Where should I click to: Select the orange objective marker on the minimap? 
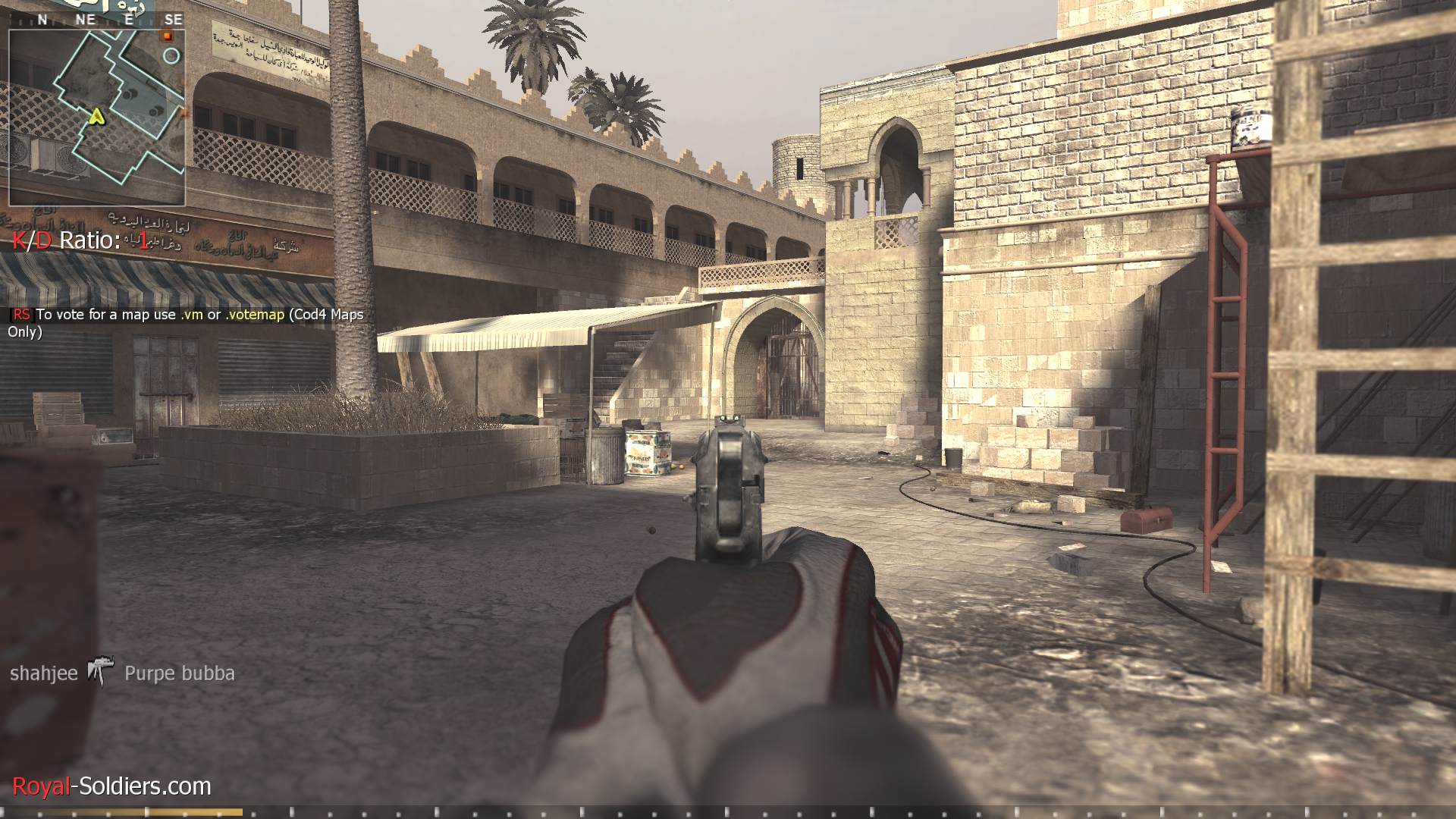click(167, 36)
